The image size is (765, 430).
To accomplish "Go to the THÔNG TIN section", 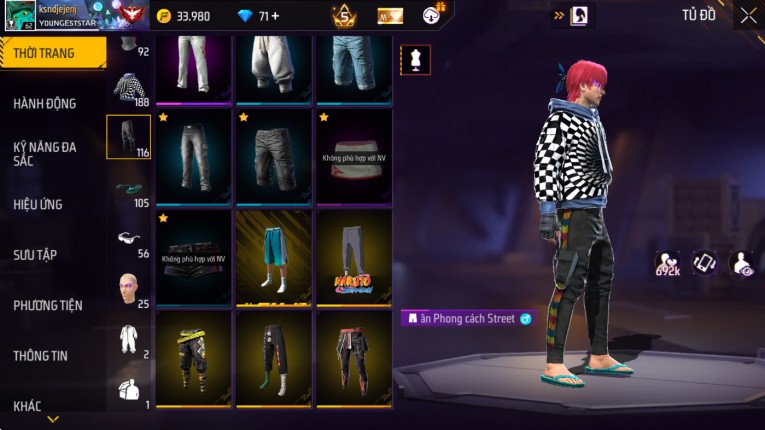I will (x=40, y=355).
